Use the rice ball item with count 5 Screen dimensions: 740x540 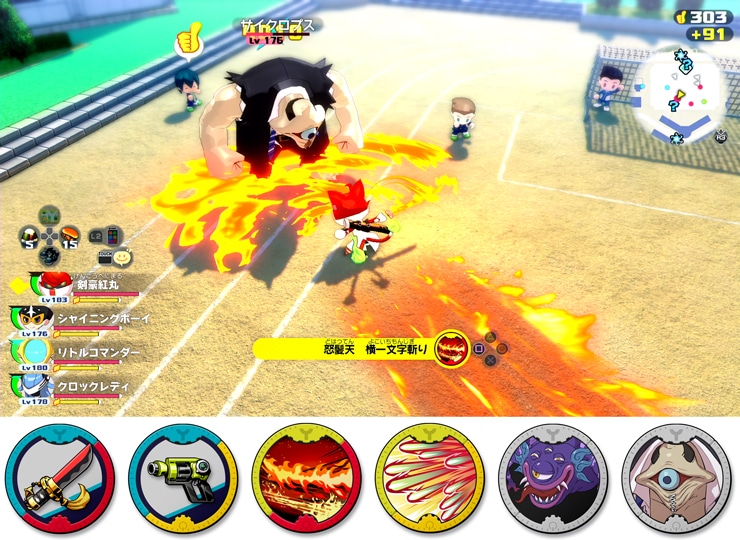(29, 238)
